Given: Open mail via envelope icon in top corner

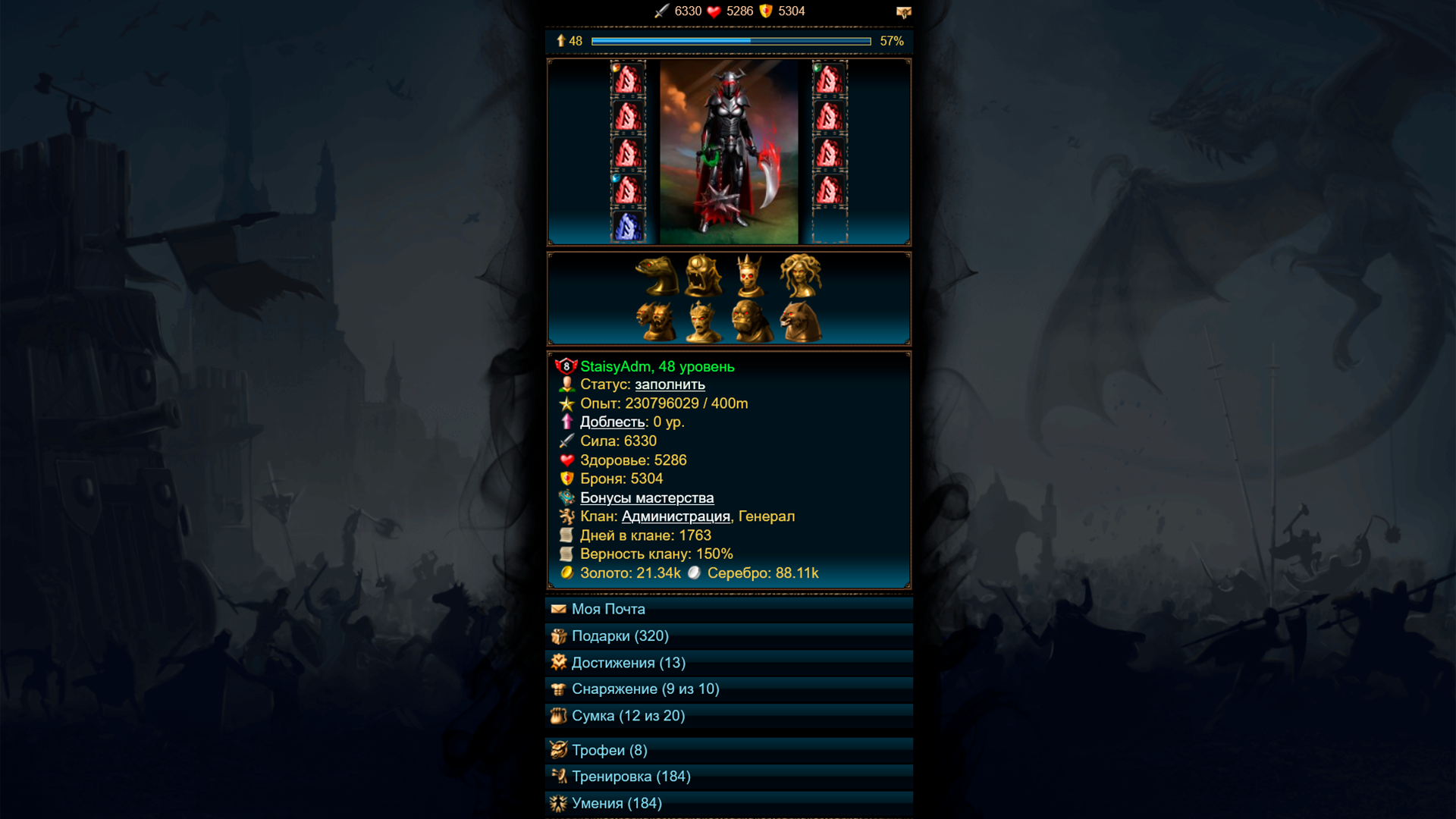Looking at the screenshot, I should (x=904, y=11).
